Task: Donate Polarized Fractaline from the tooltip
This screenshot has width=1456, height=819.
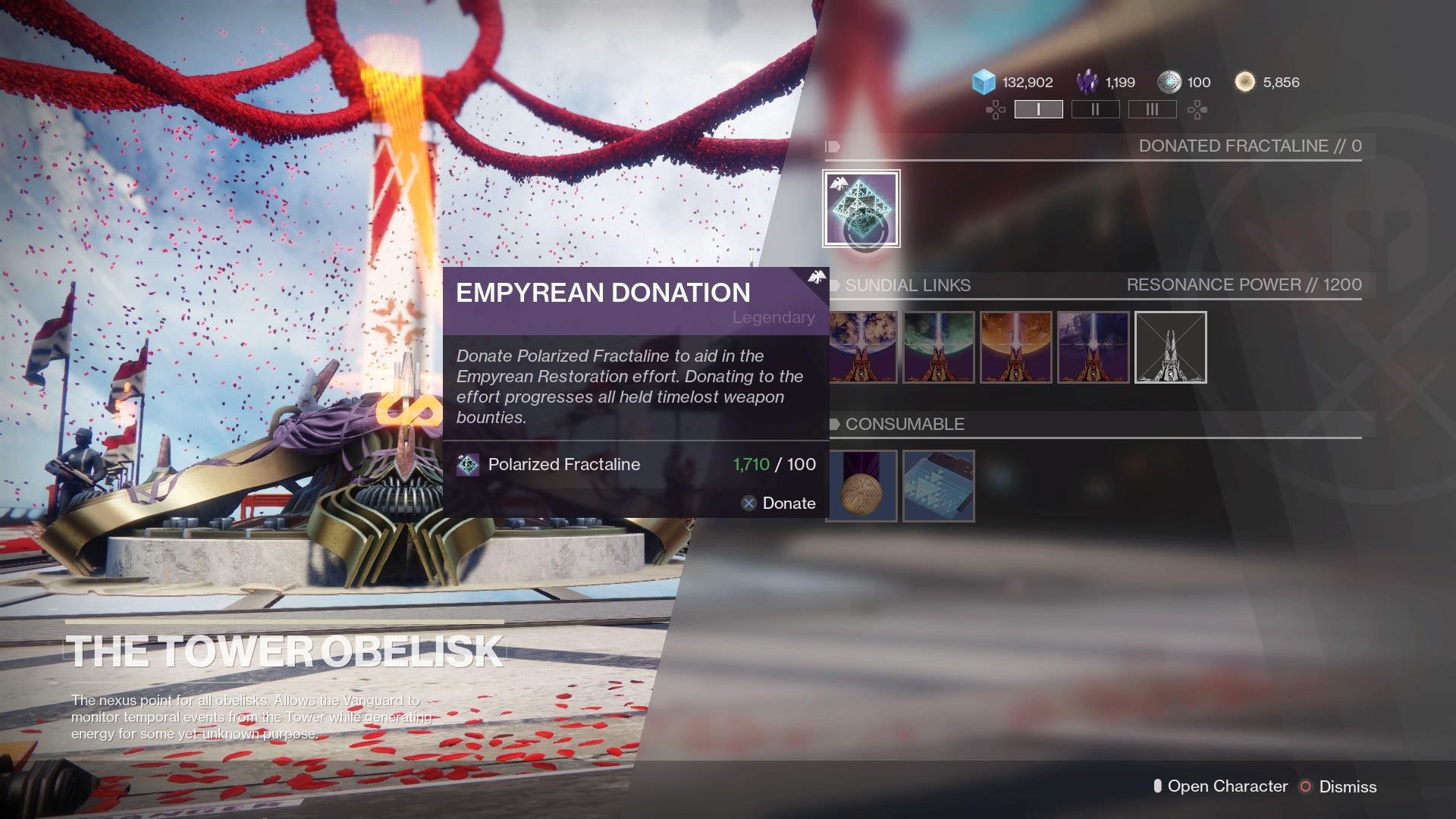Action: point(779,504)
